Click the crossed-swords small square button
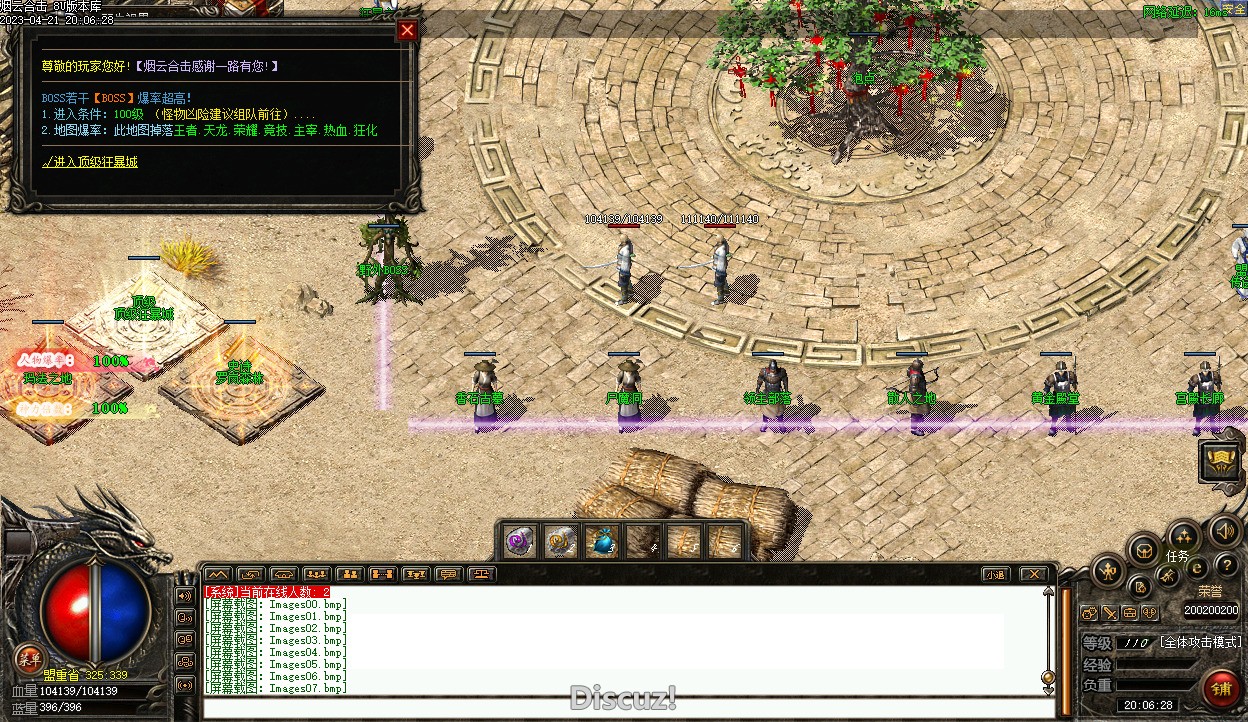Screen dimensions: 1248x722 pos(1110,613)
